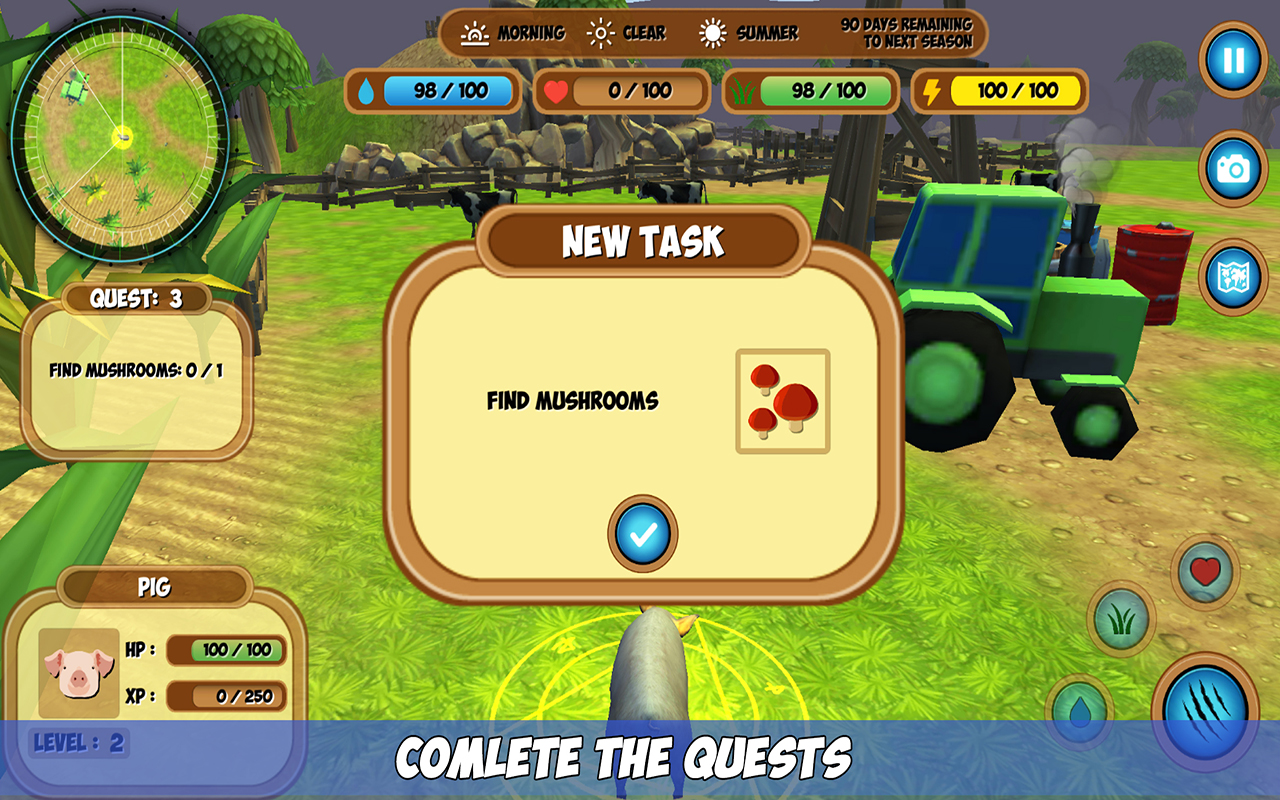Screen dimensions: 1280x800
Task: Select the water droplet stat icon
Action: click(368, 92)
